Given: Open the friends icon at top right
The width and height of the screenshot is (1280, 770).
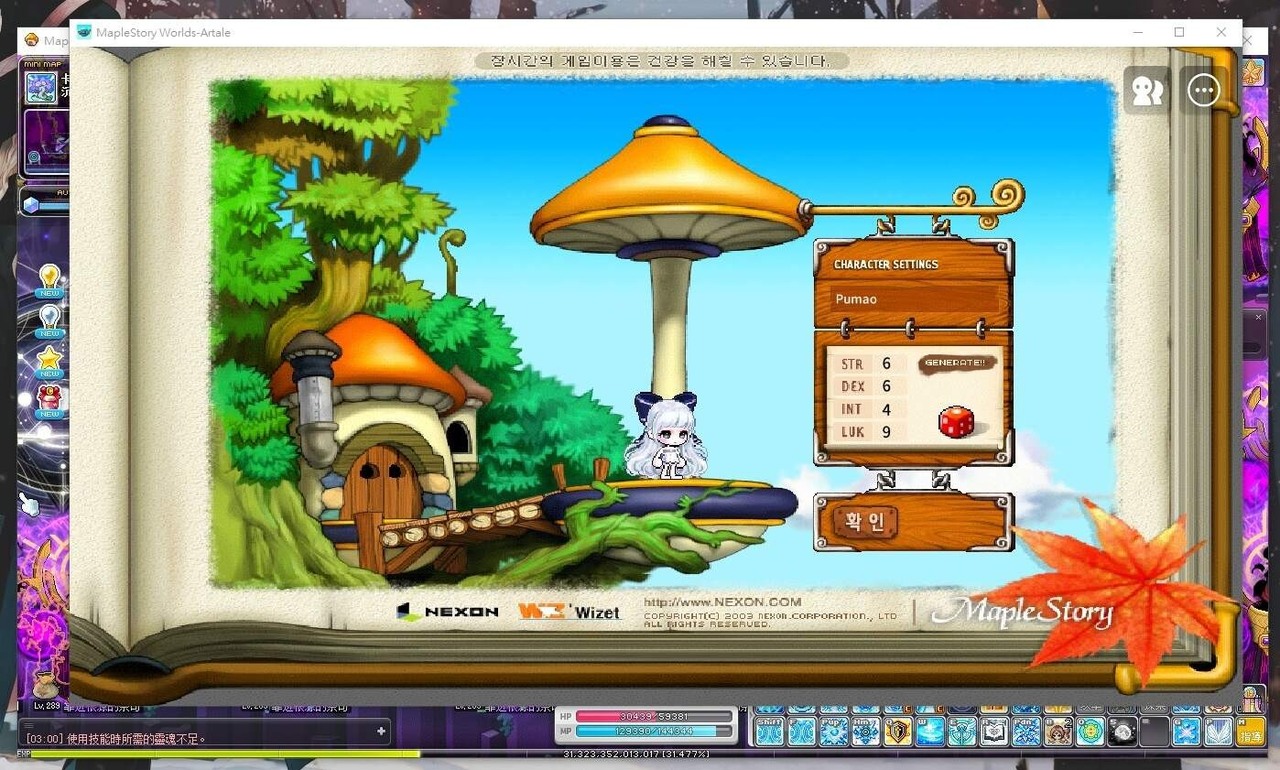Looking at the screenshot, I should pos(1146,89).
